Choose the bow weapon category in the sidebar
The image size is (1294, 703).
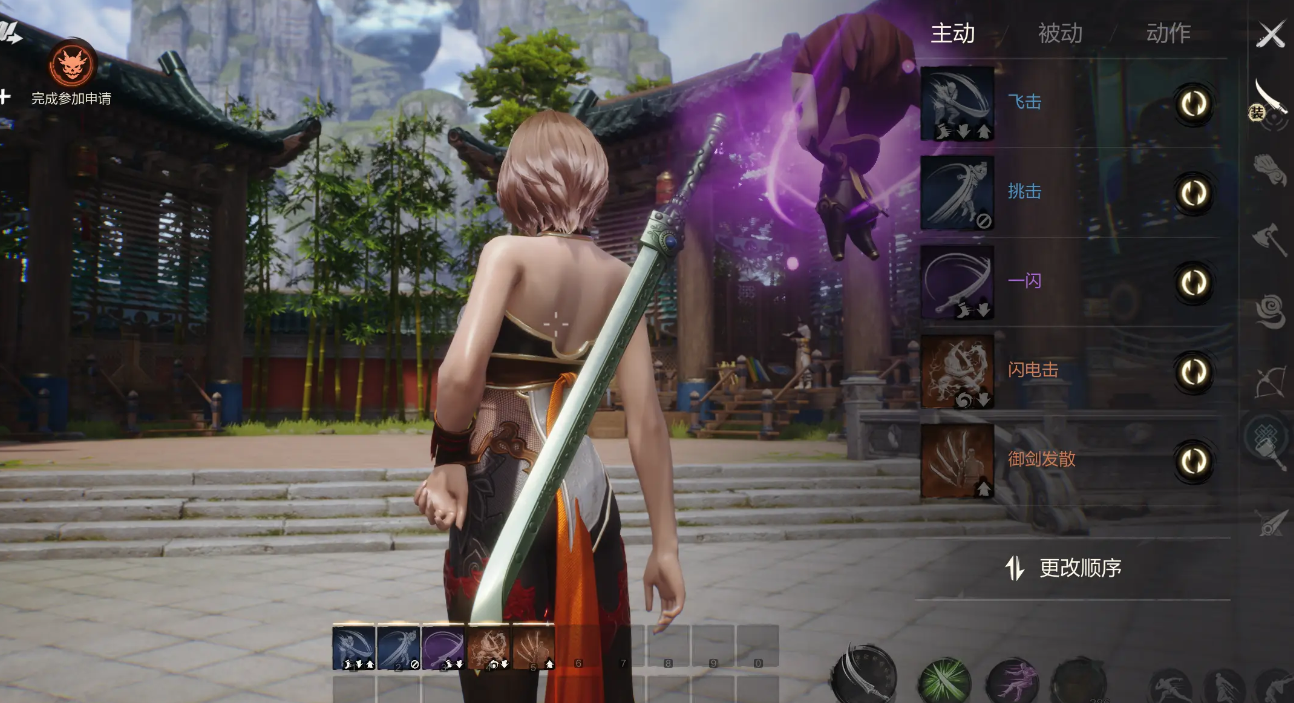pyautogui.click(x=1270, y=383)
